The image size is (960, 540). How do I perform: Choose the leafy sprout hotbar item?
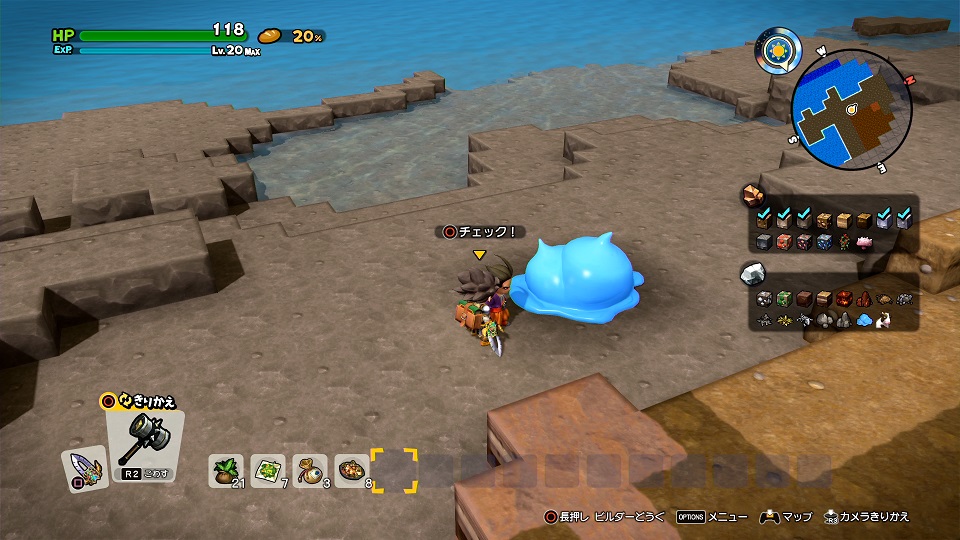[226, 468]
